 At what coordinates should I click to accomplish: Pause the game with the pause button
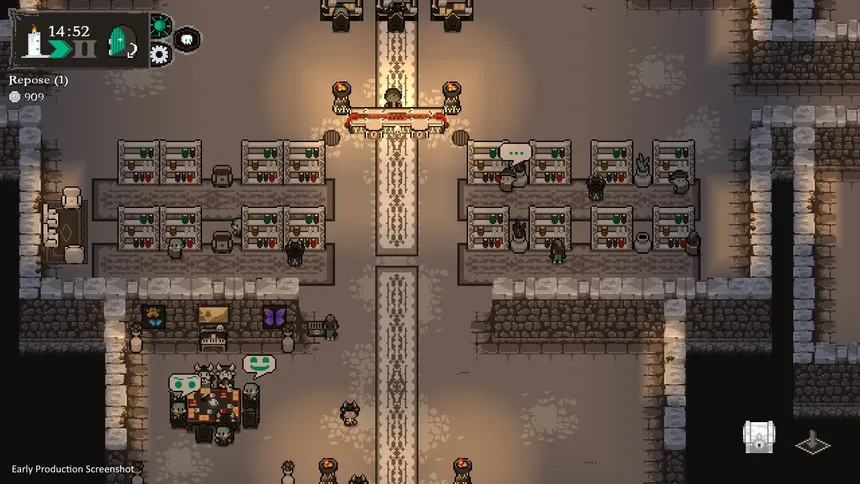click(x=87, y=50)
